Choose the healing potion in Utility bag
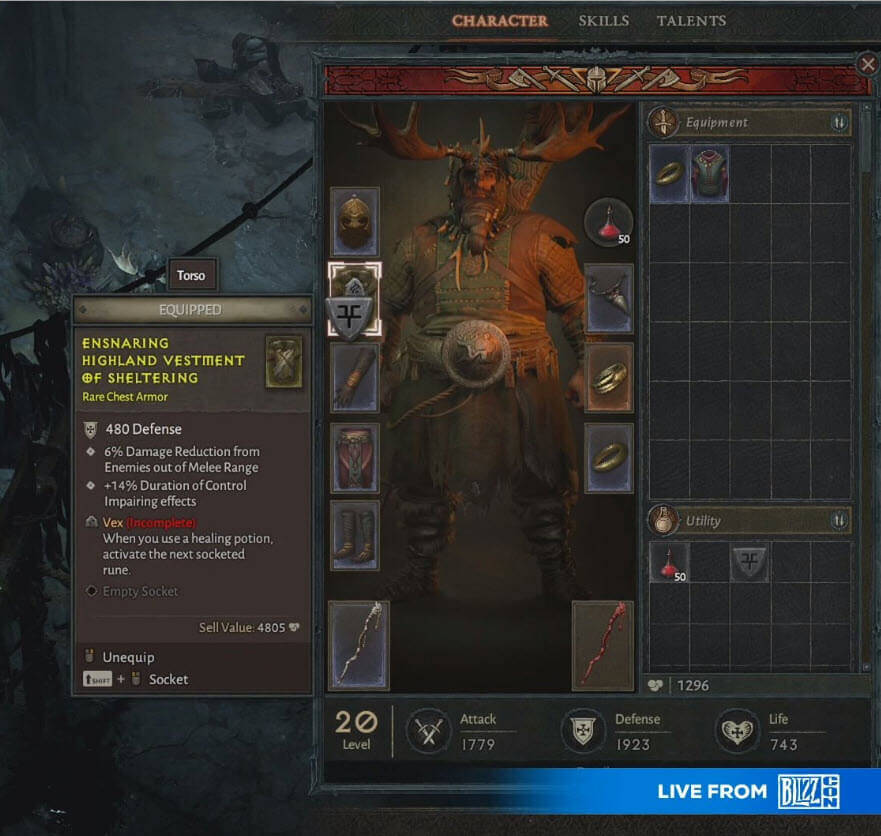Viewport: 881px width, 836px height. (x=669, y=562)
